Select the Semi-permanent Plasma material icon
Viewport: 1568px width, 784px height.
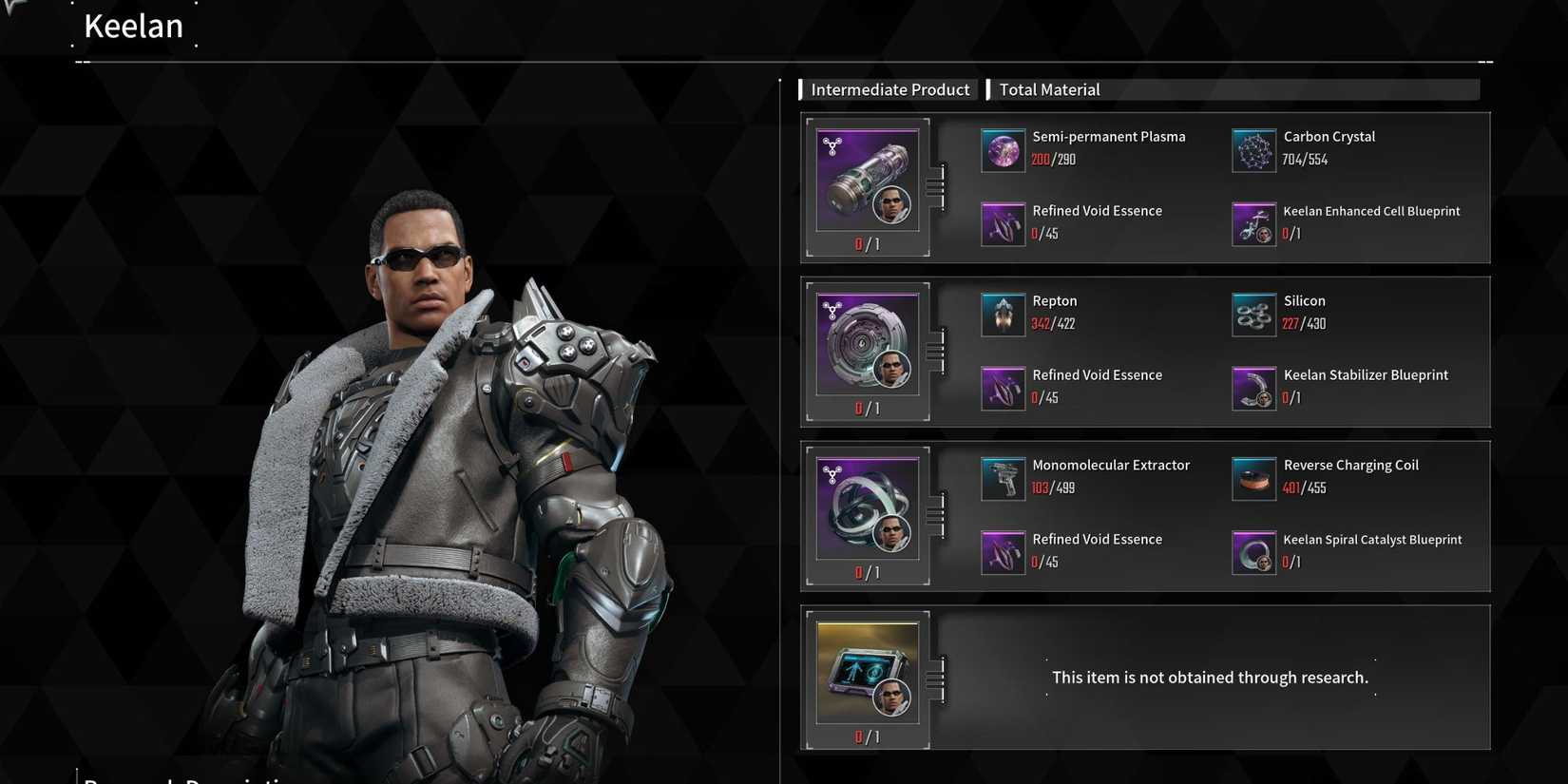pyautogui.click(x=1002, y=149)
